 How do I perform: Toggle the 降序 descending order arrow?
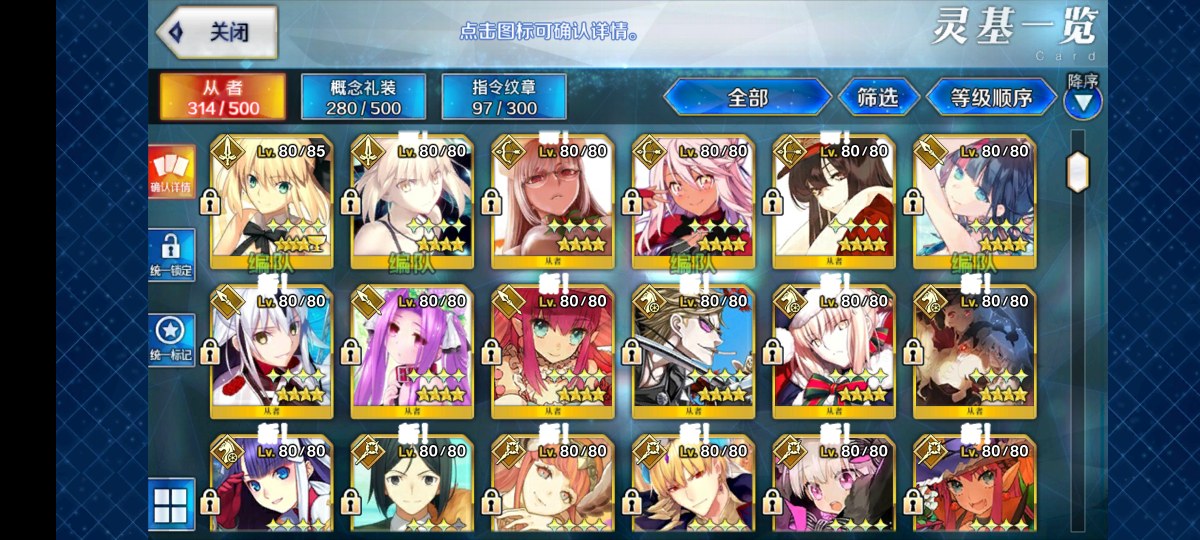[x=1082, y=100]
